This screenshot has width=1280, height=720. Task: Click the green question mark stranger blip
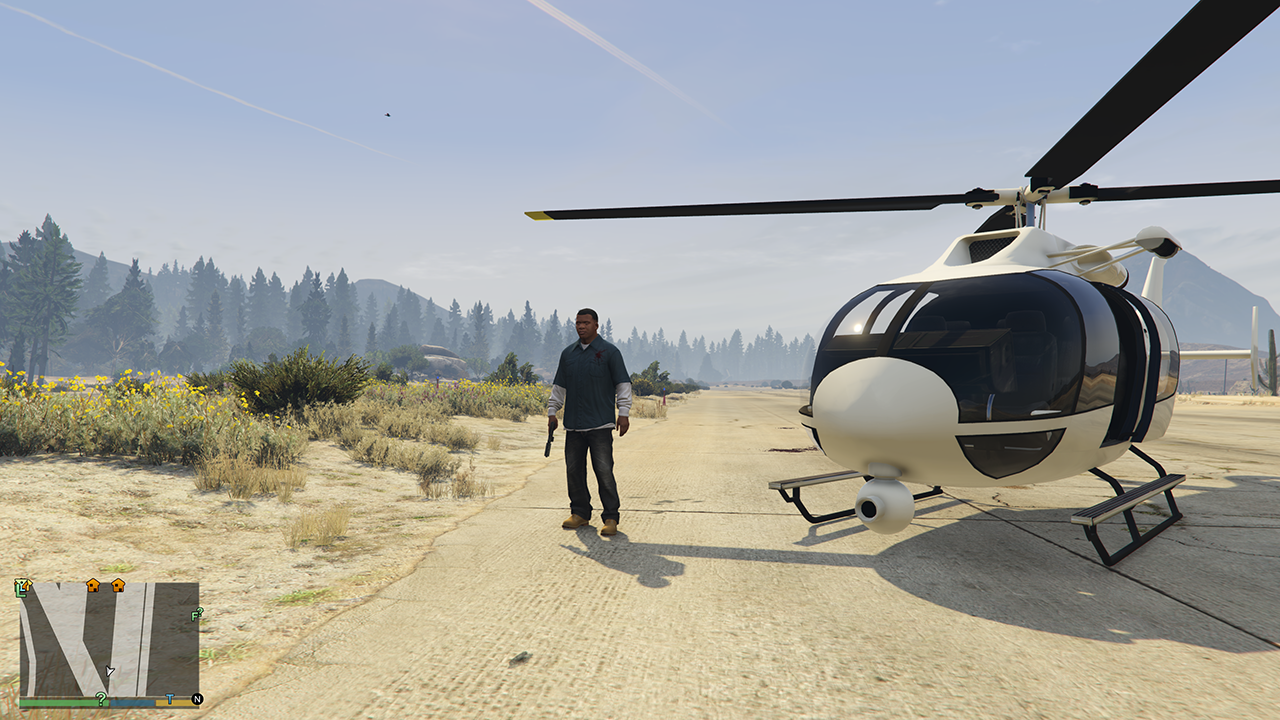coord(101,699)
